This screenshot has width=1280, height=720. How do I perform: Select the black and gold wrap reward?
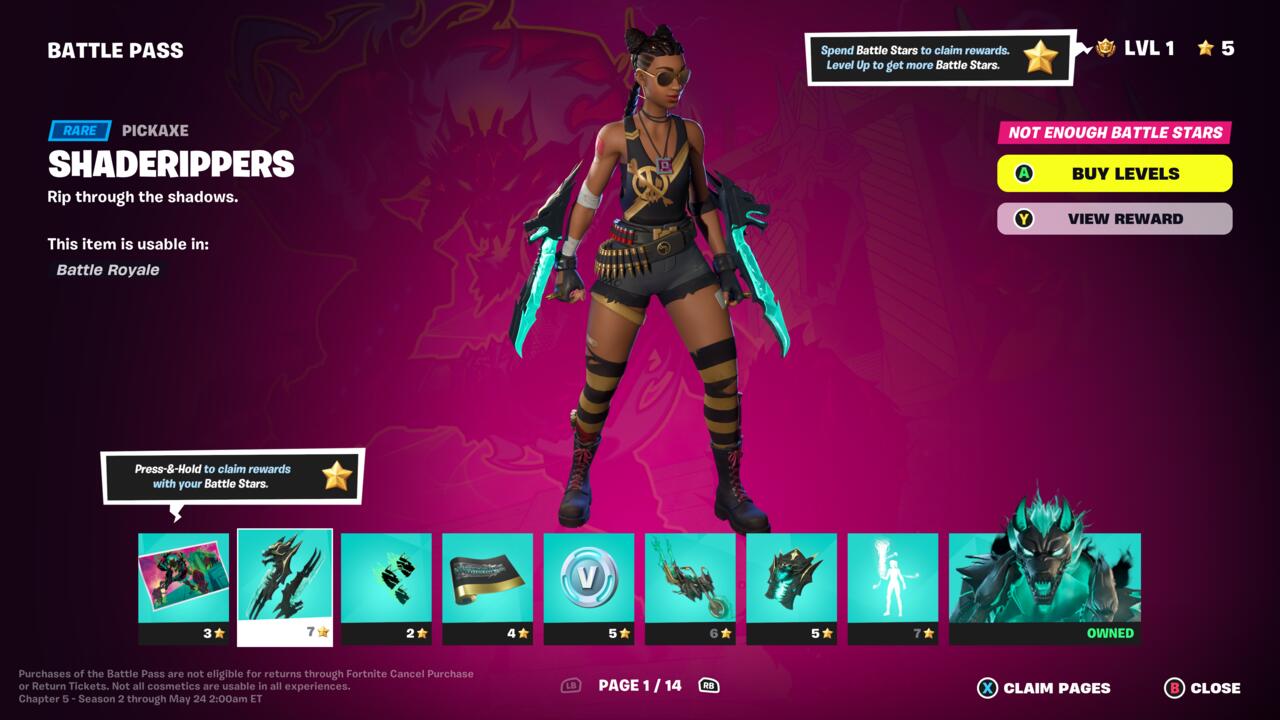[x=488, y=587]
